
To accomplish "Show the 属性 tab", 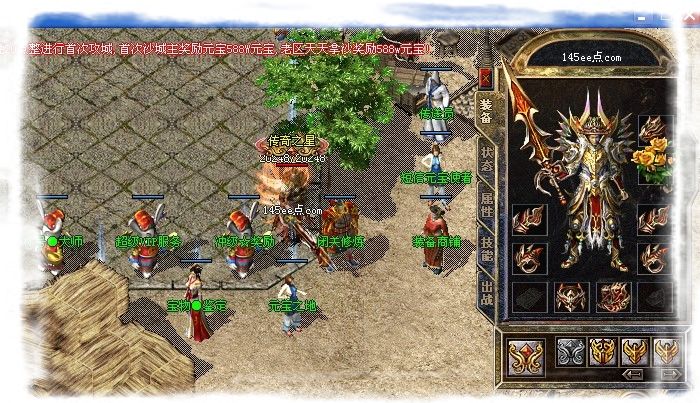I will click(486, 206).
